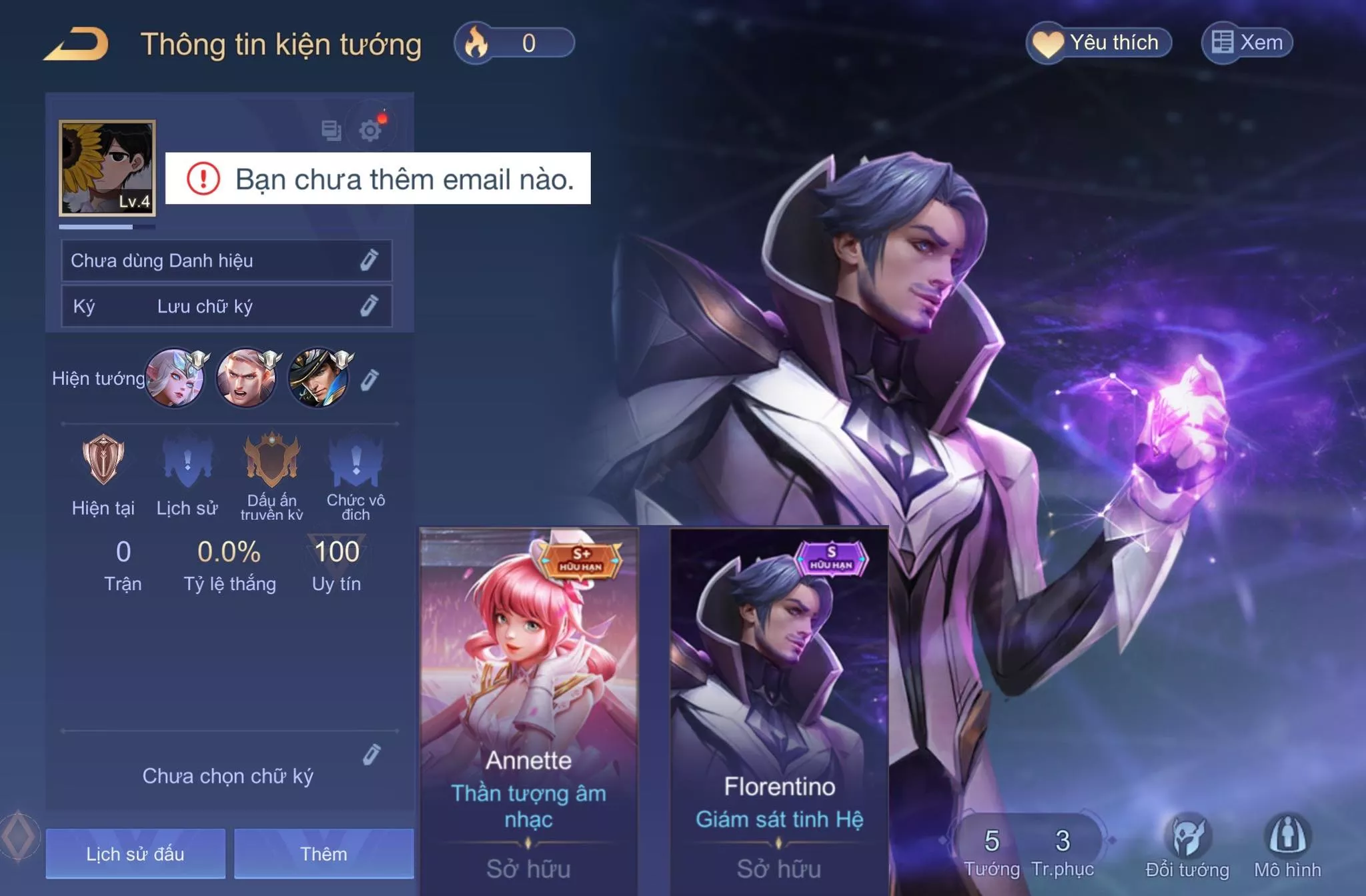Image resolution: width=1366 pixels, height=896 pixels.
Task: Open the gear settings icon
Action: (370, 130)
